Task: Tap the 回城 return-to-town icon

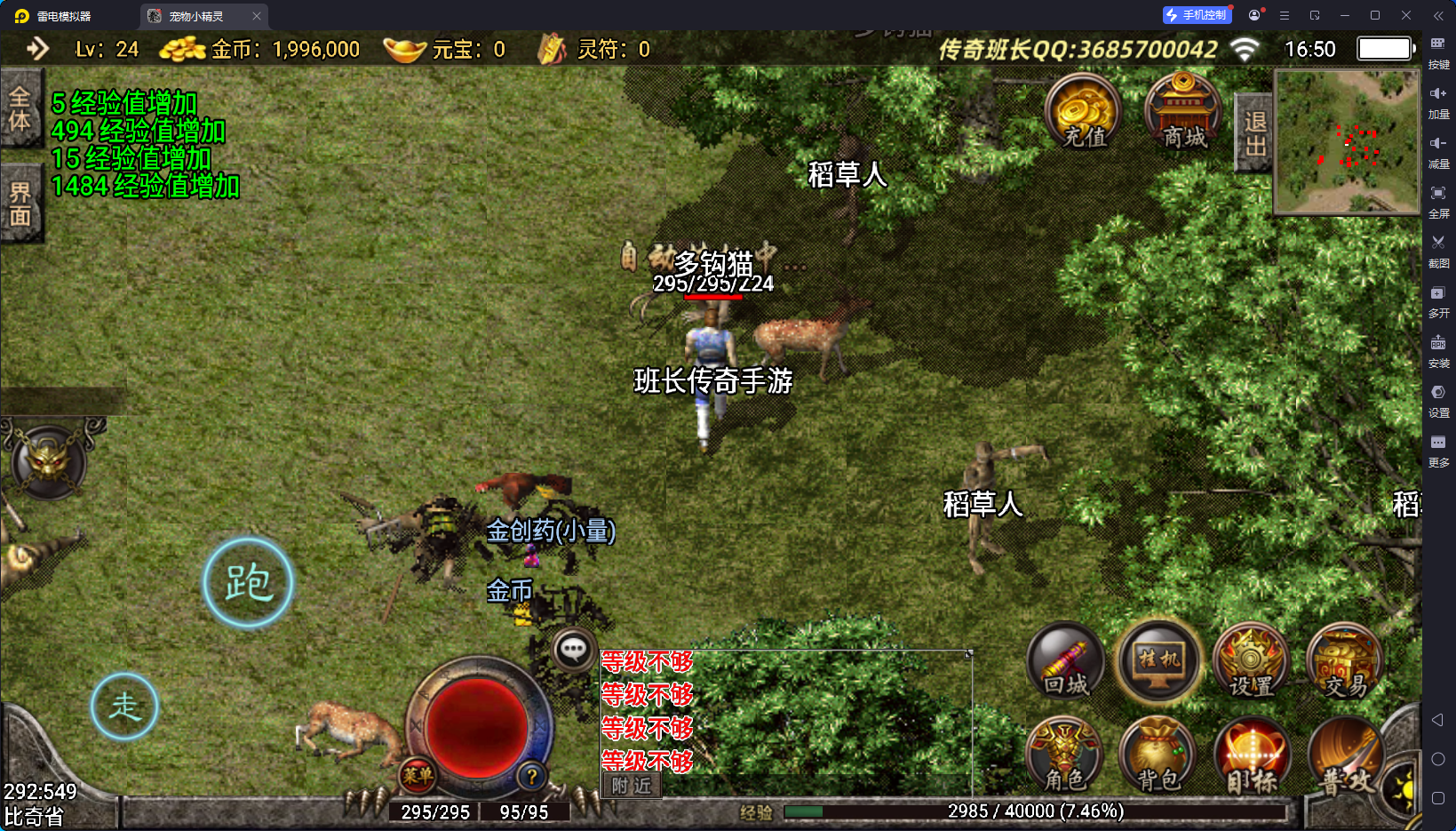Action: (1066, 662)
